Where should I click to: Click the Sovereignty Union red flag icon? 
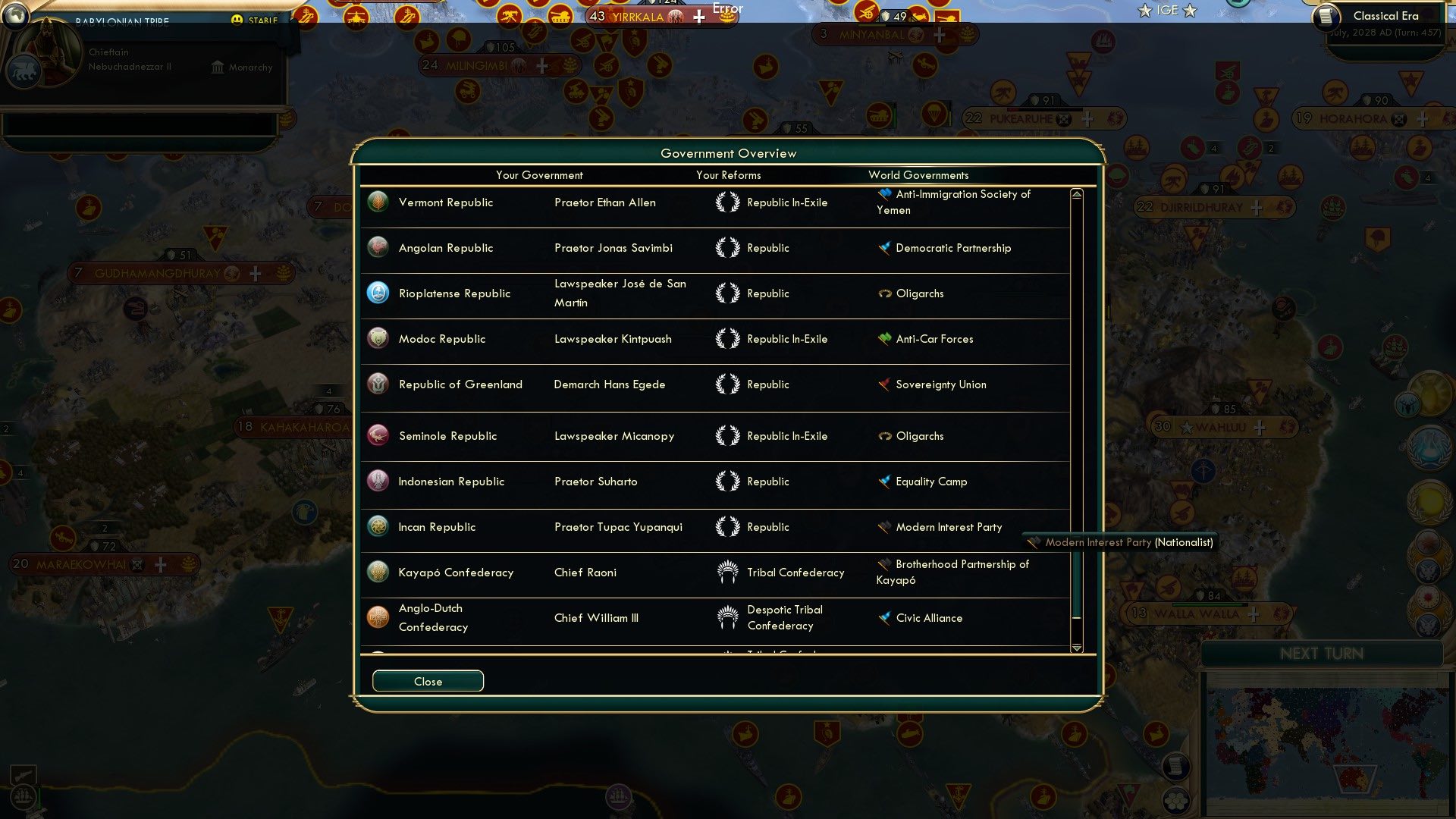click(x=884, y=384)
